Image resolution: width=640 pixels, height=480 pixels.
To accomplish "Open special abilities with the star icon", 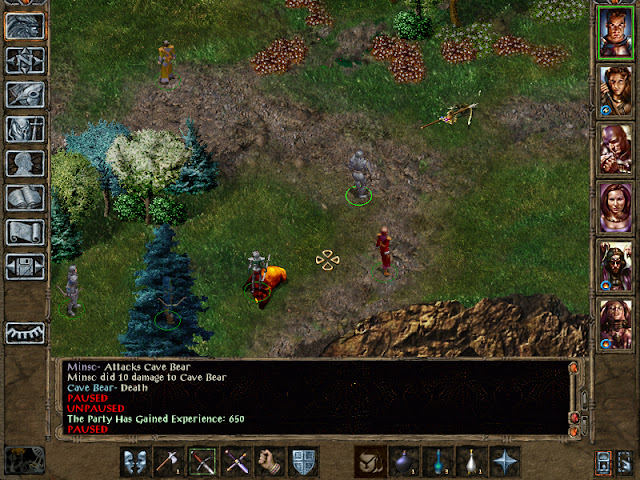I will click(506, 462).
